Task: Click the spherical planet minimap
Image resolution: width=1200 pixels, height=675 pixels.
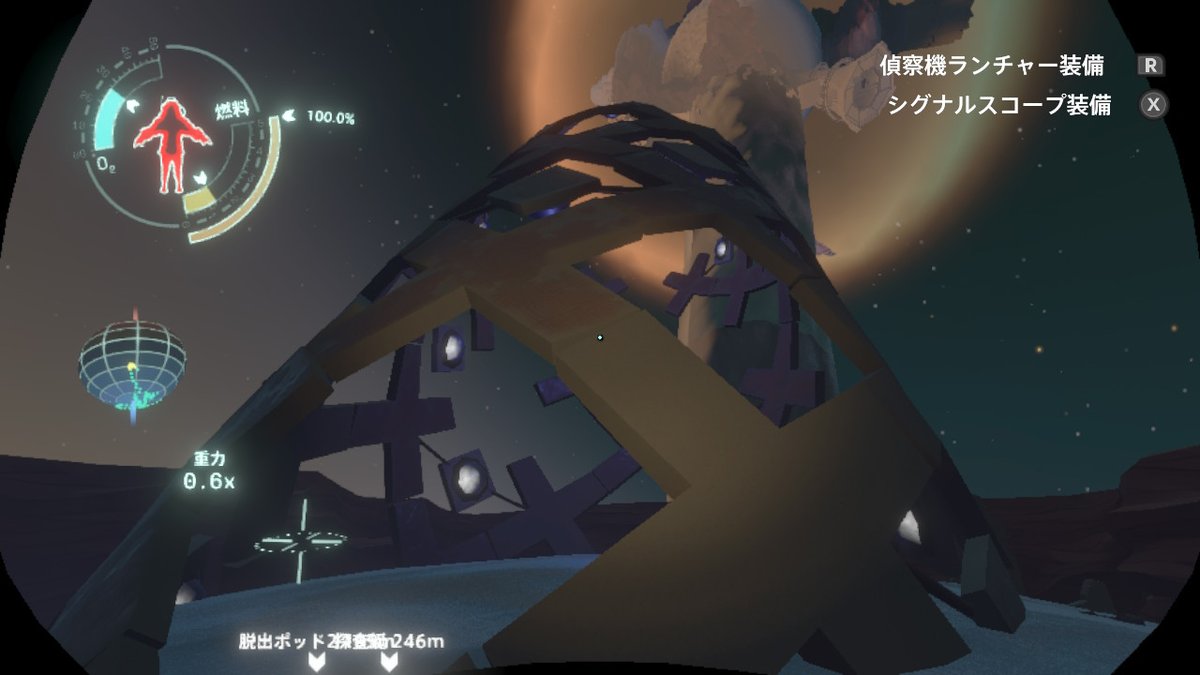Action: 133,365
